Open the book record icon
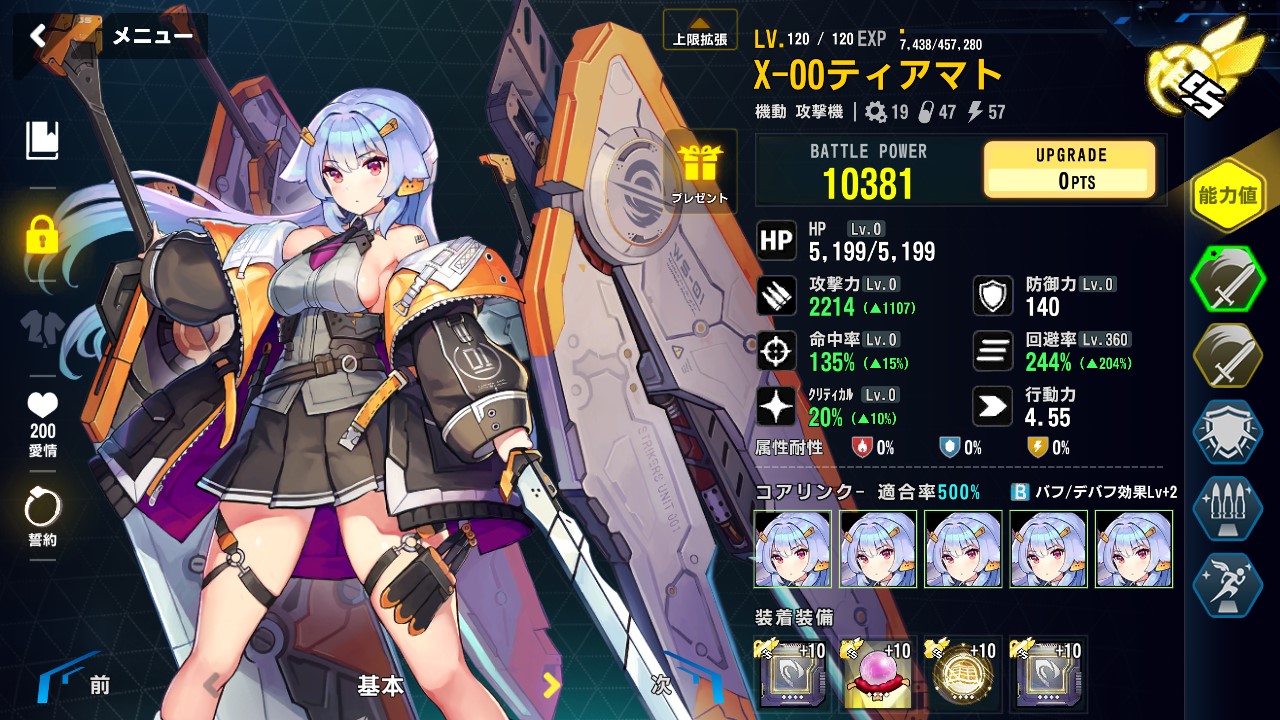The width and height of the screenshot is (1280, 720). [x=42, y=141]
